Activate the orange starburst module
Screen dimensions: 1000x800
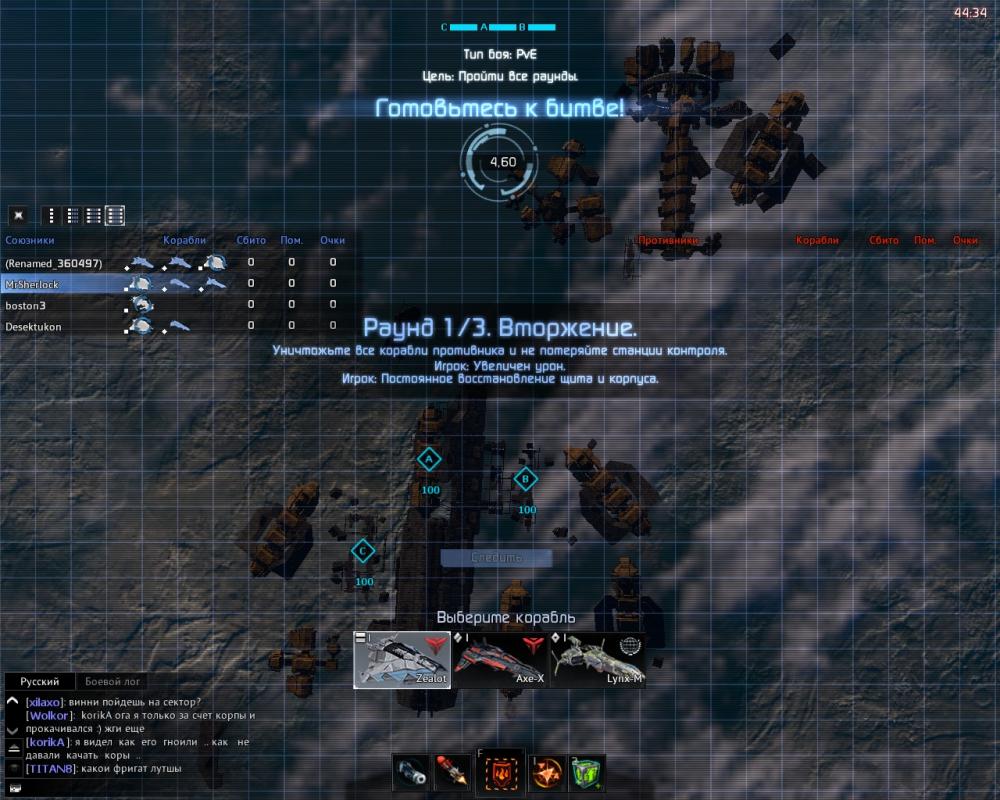point(546,773)
